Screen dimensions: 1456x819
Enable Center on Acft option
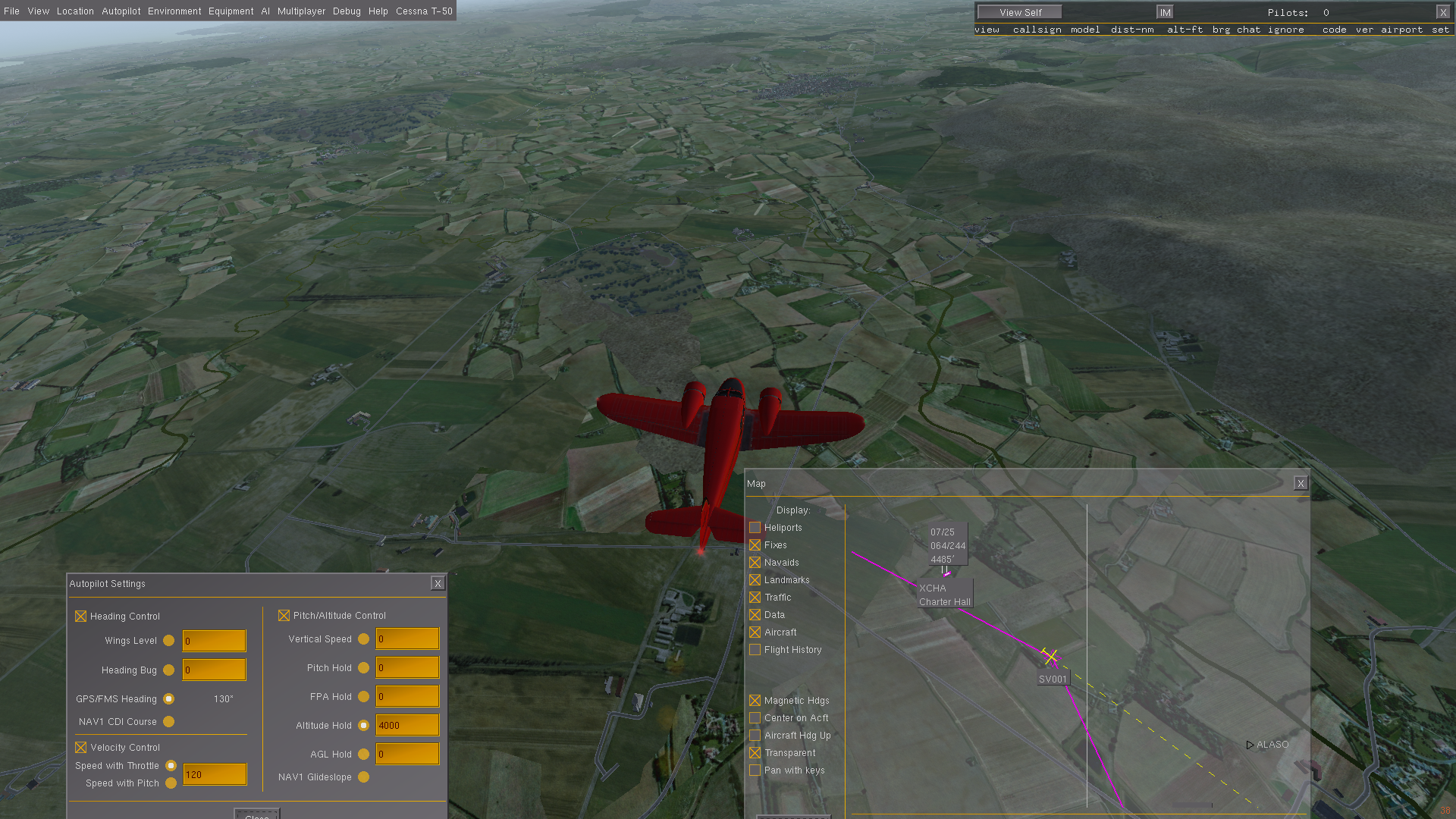click(x=755, y=718)
